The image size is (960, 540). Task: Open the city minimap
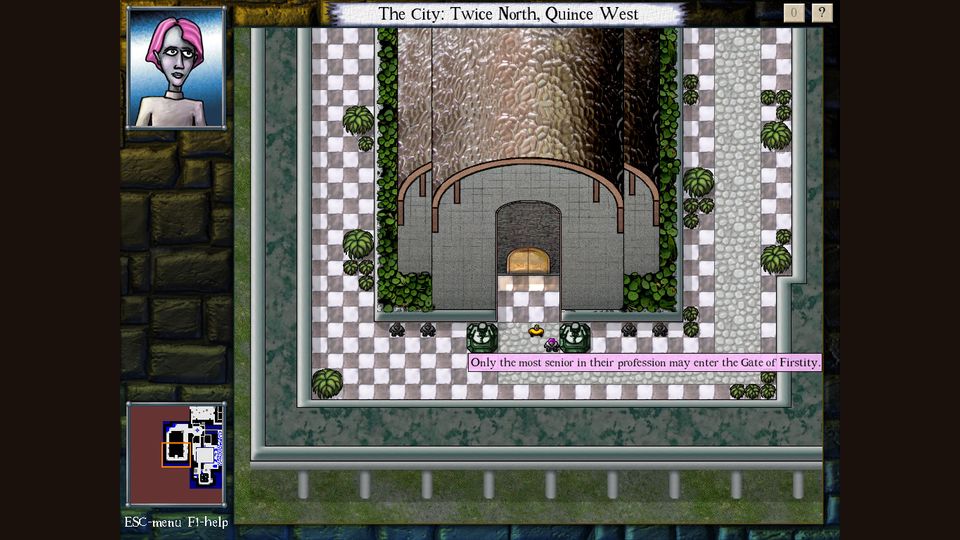click(176, 453)
